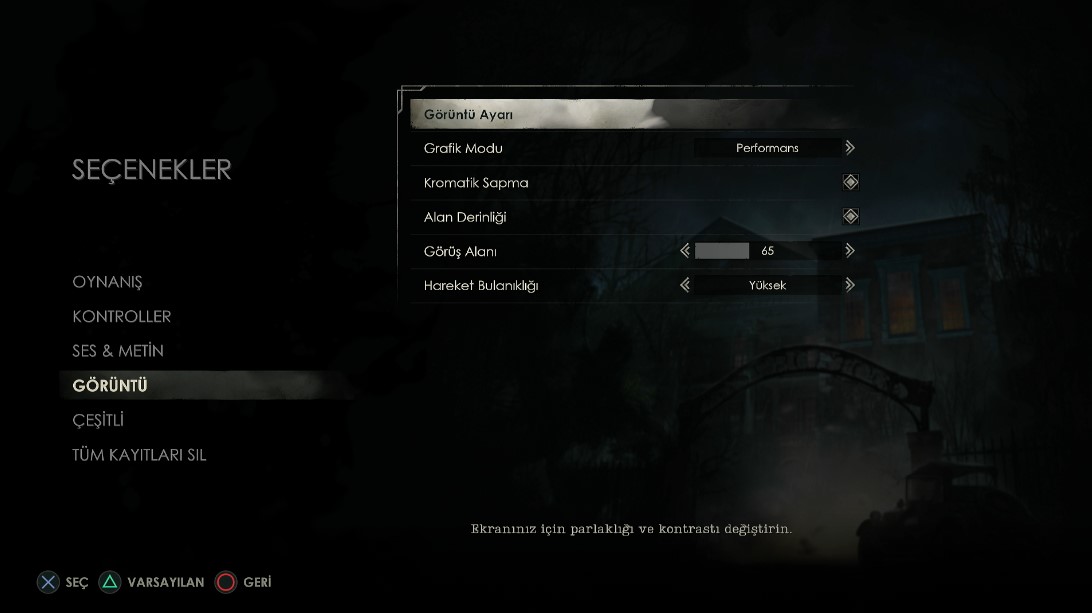This screenshot has height=613, width=1092.
Task: Choose TÜM KAYITLARI SIL option
Action: [139, 455]
